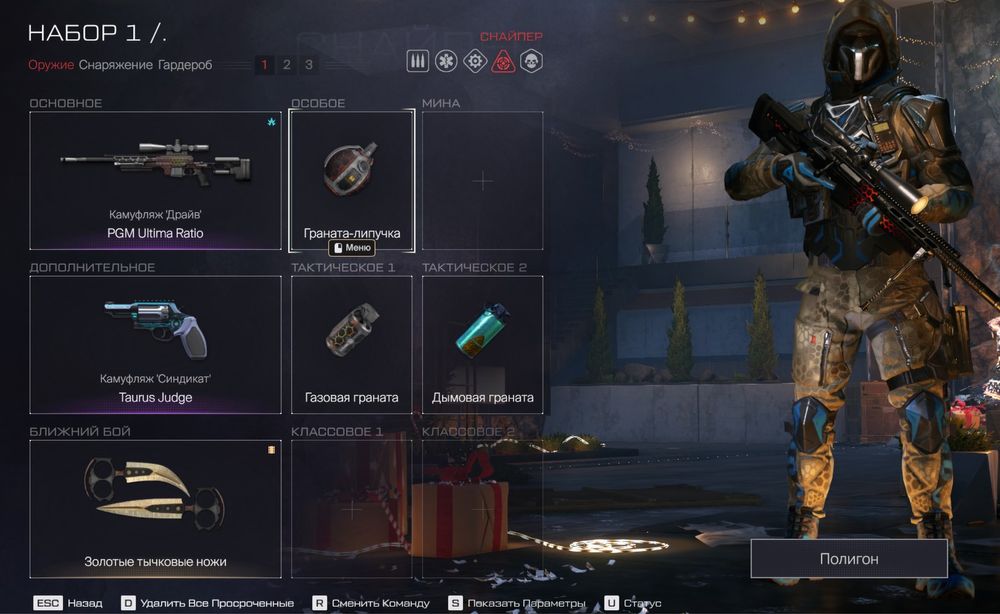Select the PGM Ultima Ratio primary weapon slot

(155, 180)
